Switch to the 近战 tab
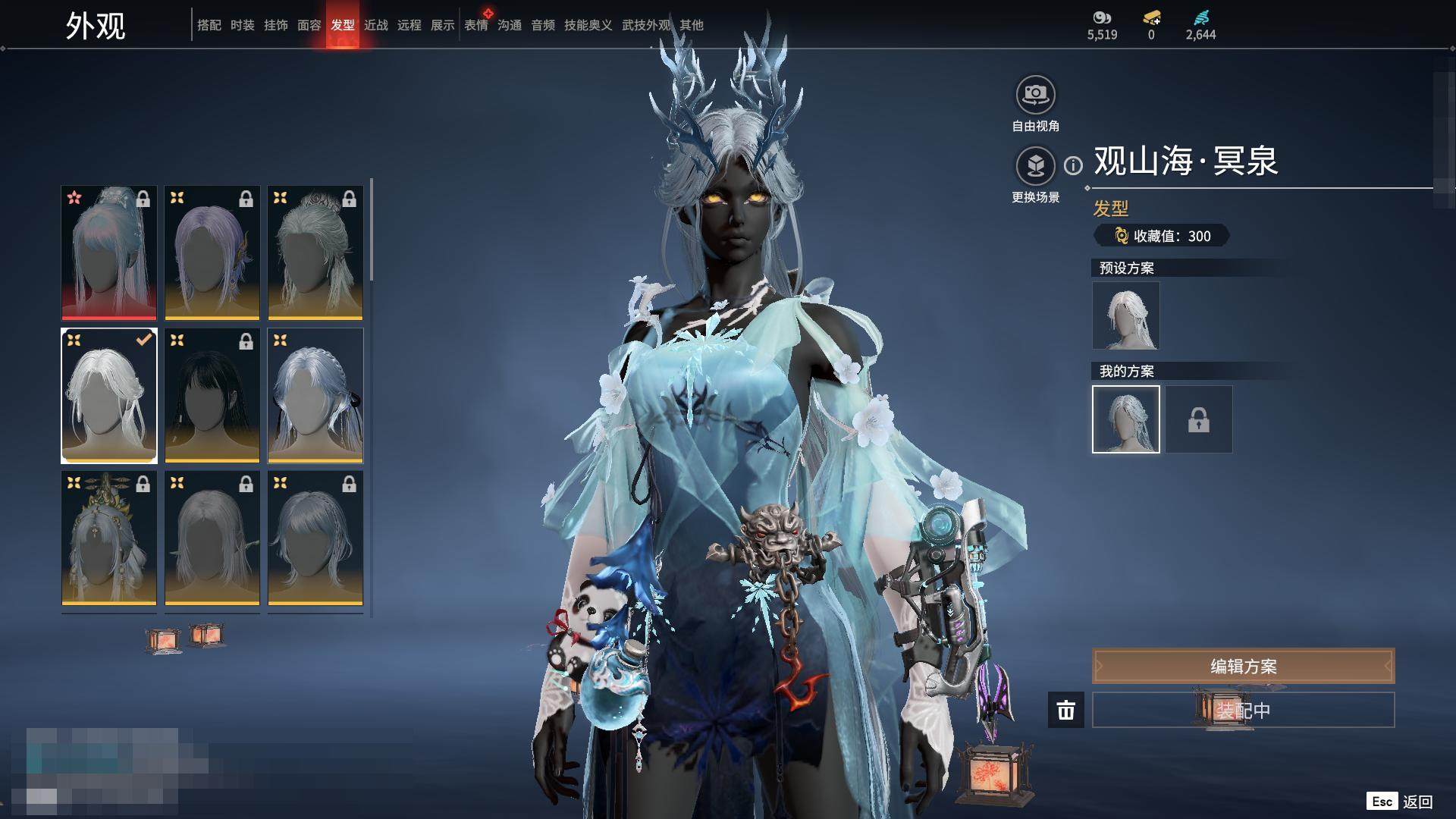 (375, 25)
